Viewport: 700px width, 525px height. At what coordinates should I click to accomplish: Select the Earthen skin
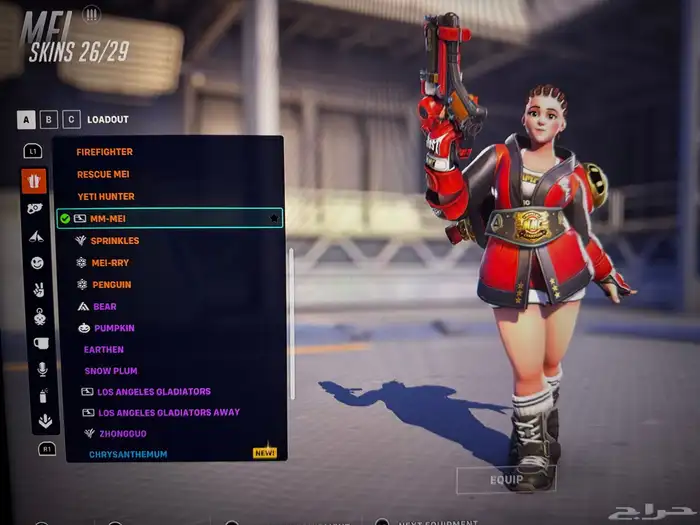click(104, 350)
